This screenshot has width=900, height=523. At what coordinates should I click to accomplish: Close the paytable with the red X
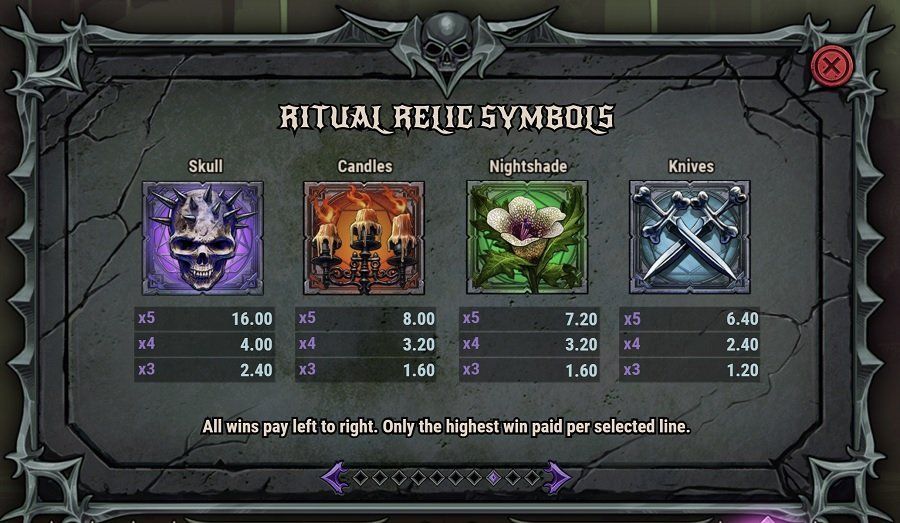point(829,67)
